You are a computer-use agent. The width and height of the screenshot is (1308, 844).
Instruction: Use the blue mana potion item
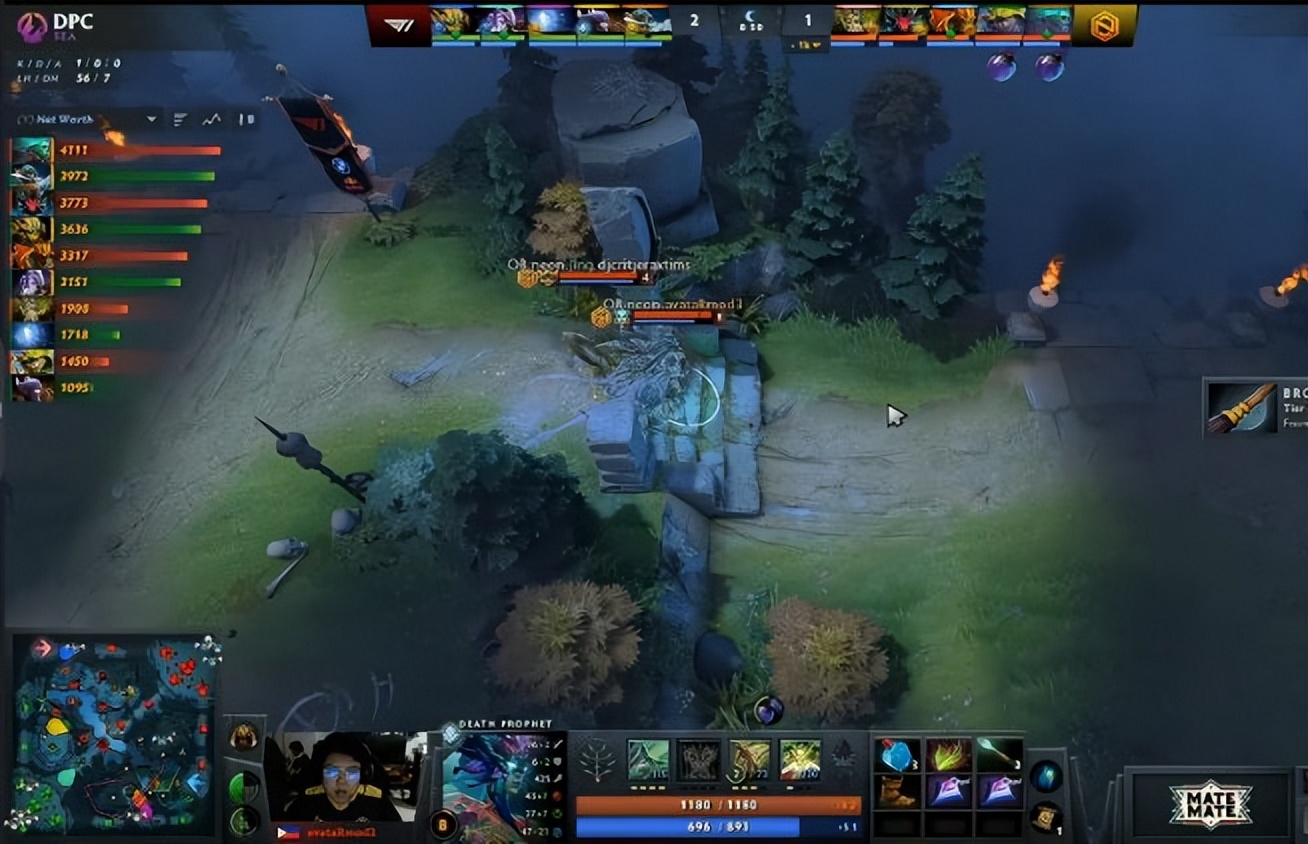point(897,755)
